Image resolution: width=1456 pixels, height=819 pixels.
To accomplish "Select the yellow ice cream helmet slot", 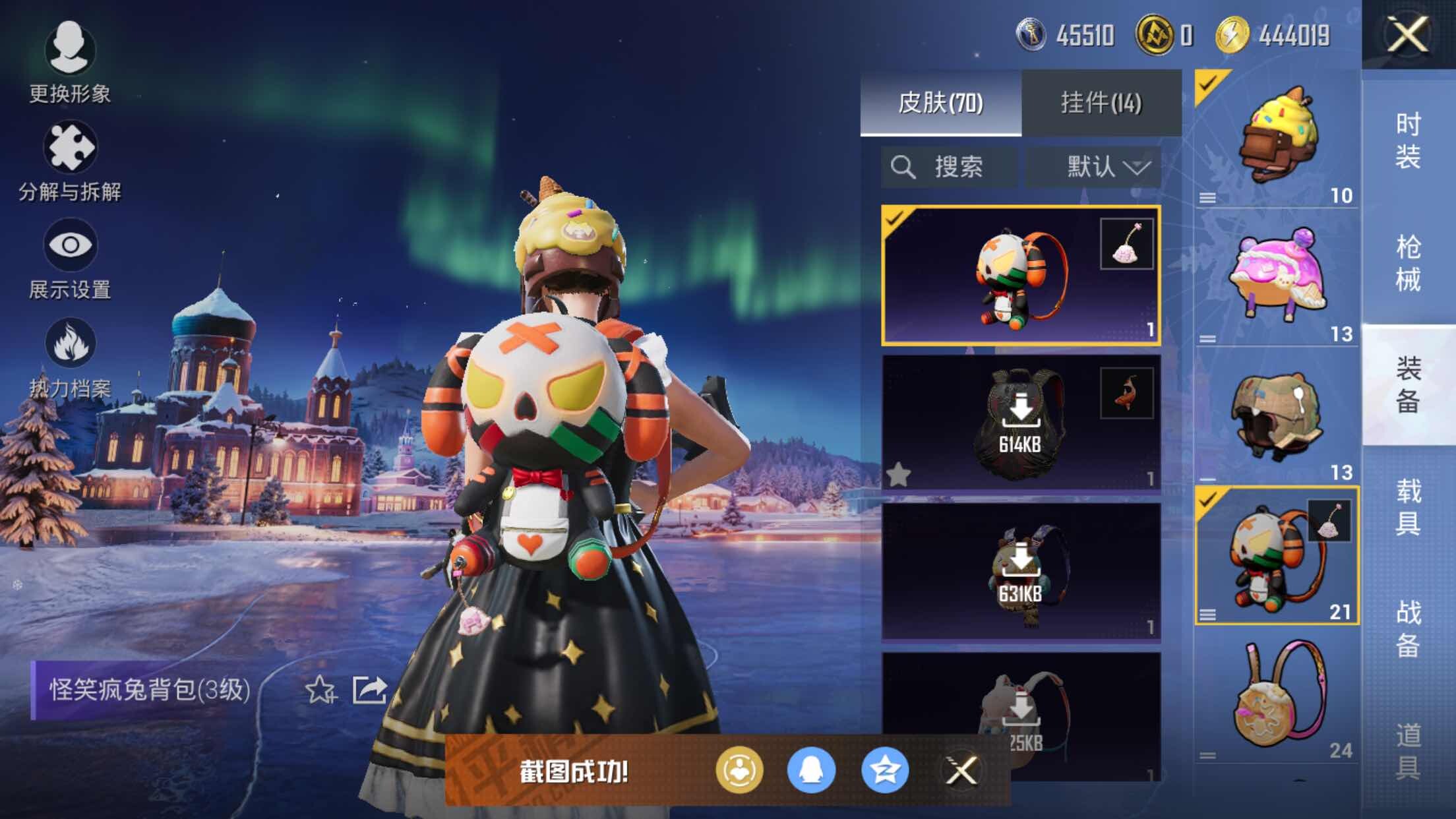I will tap(1277, 138).
